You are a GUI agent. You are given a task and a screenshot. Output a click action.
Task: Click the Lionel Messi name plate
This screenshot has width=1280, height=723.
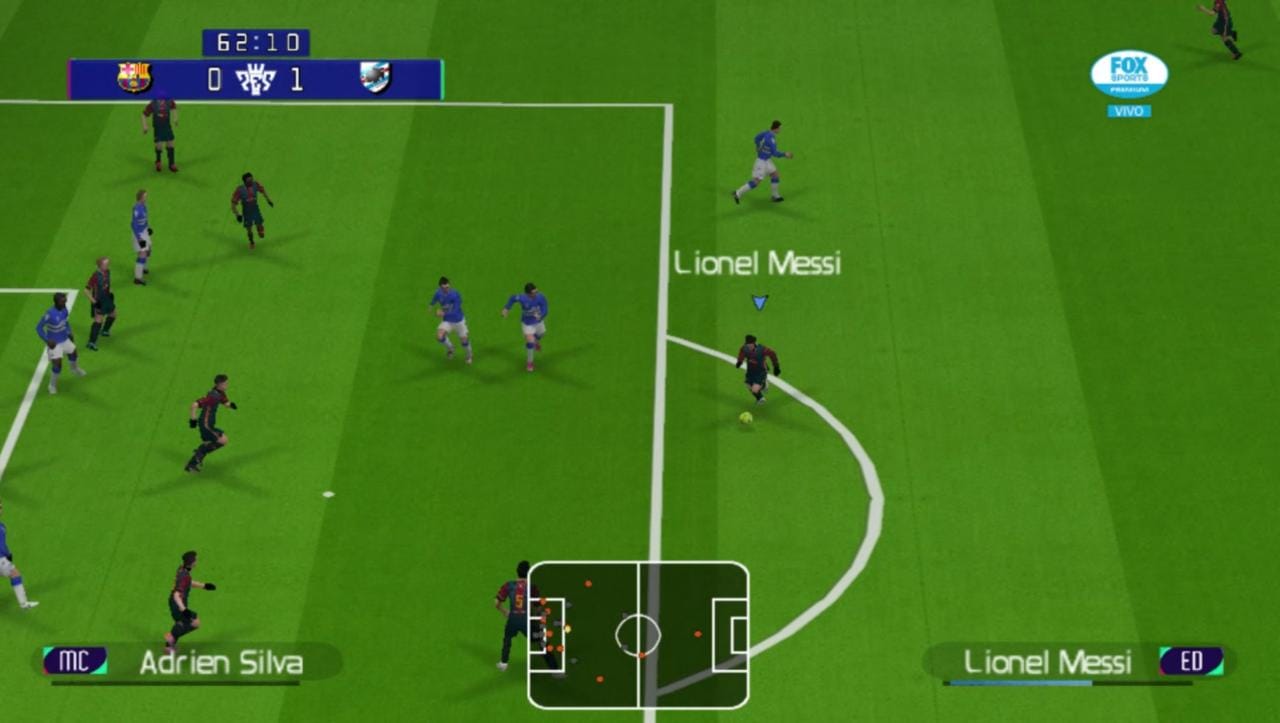tap(1047, 662)
